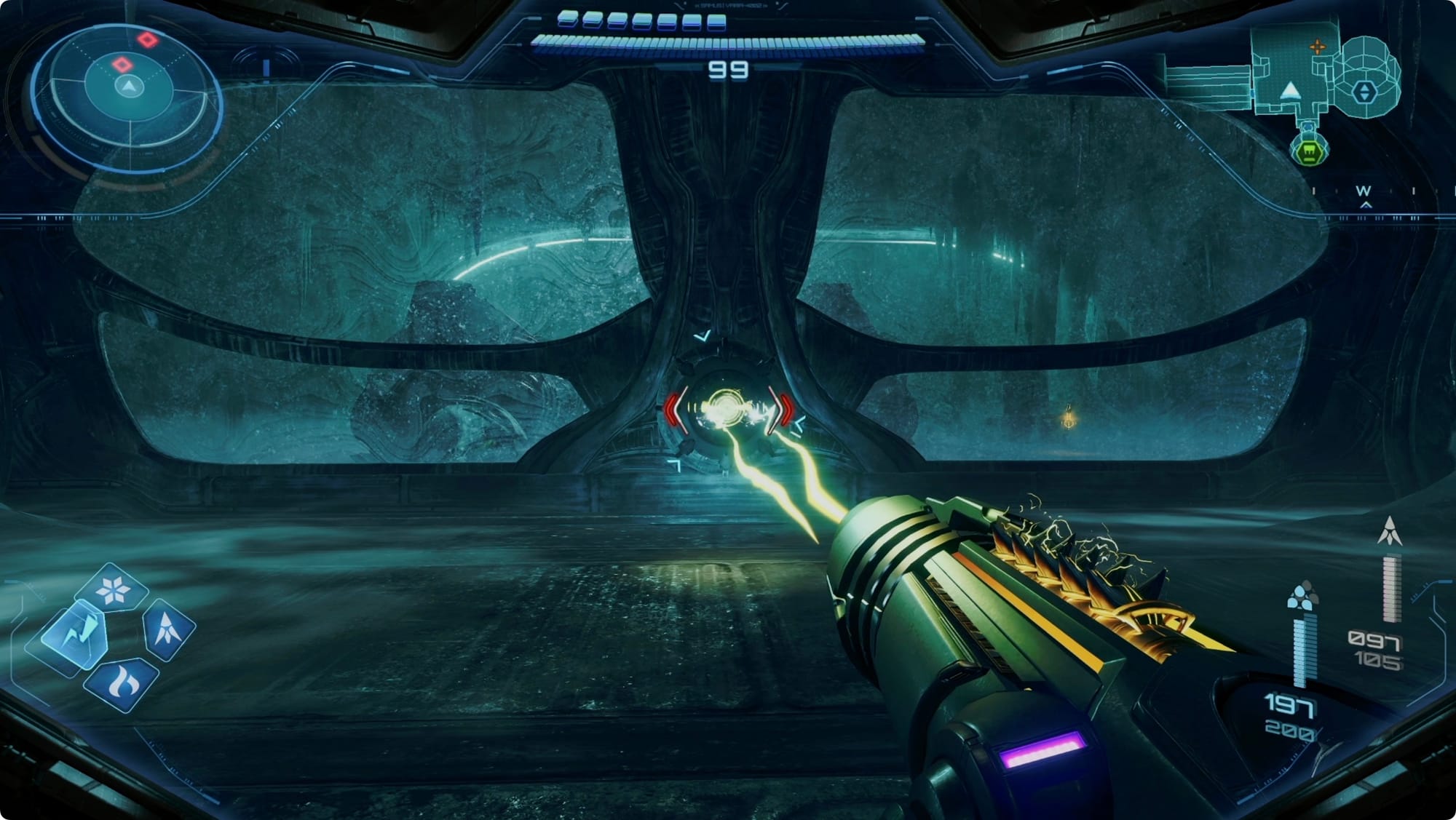1456x820 pixels.
Task: Select the elevator hexagon marker on the minimap
Action: (x=1363, y=92)
